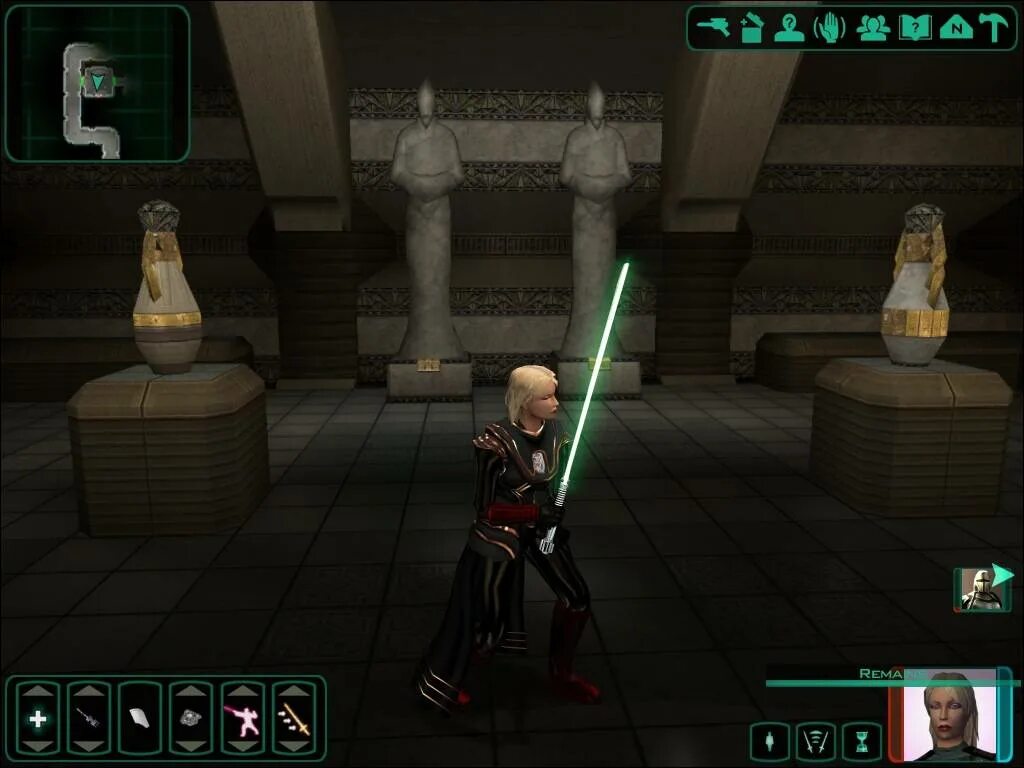1024x768 pixels.
Task: Select the grey mine item slot
Action: (x=191, y=717)
